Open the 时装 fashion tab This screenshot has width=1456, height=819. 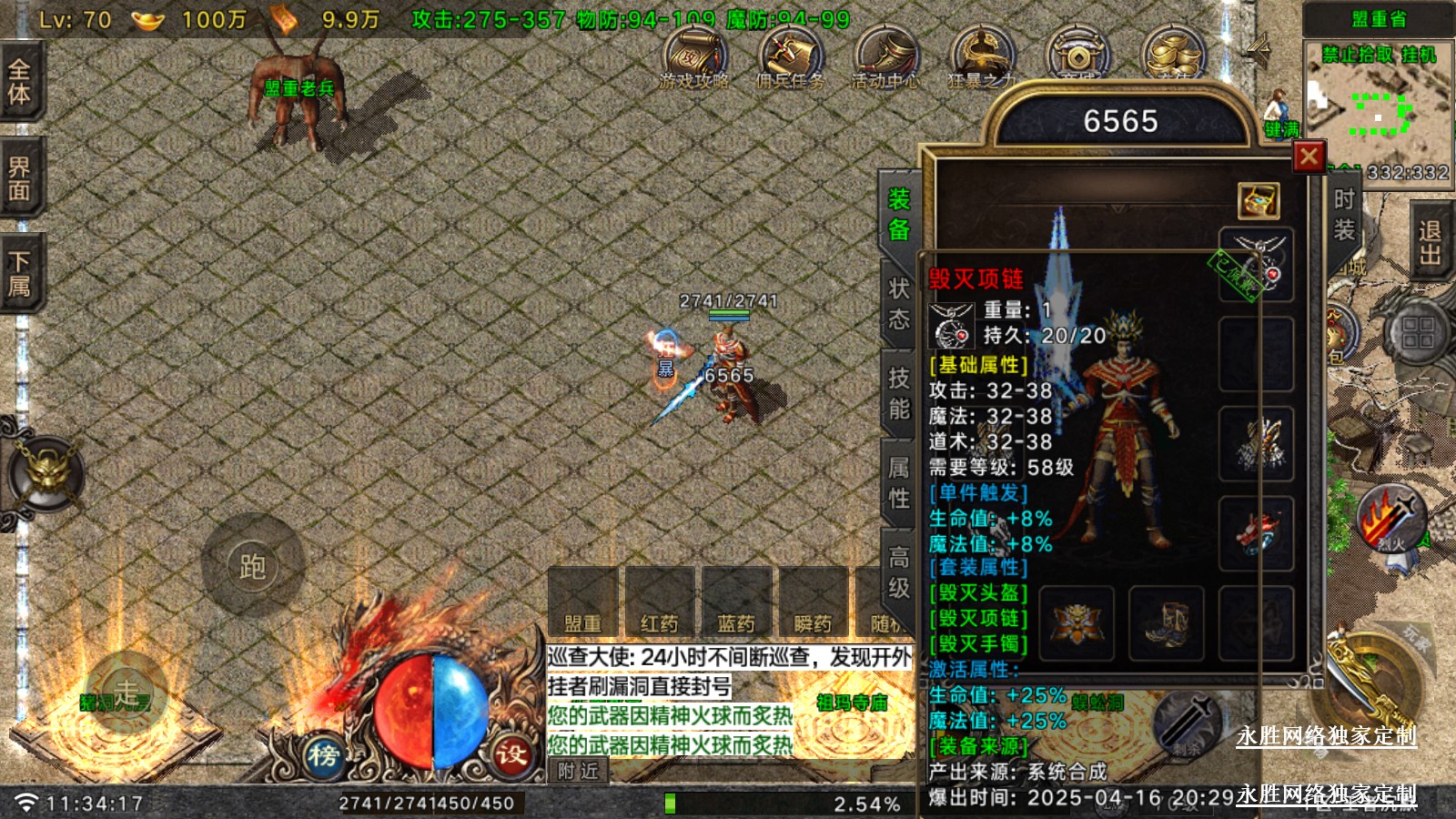point(1344,215)
